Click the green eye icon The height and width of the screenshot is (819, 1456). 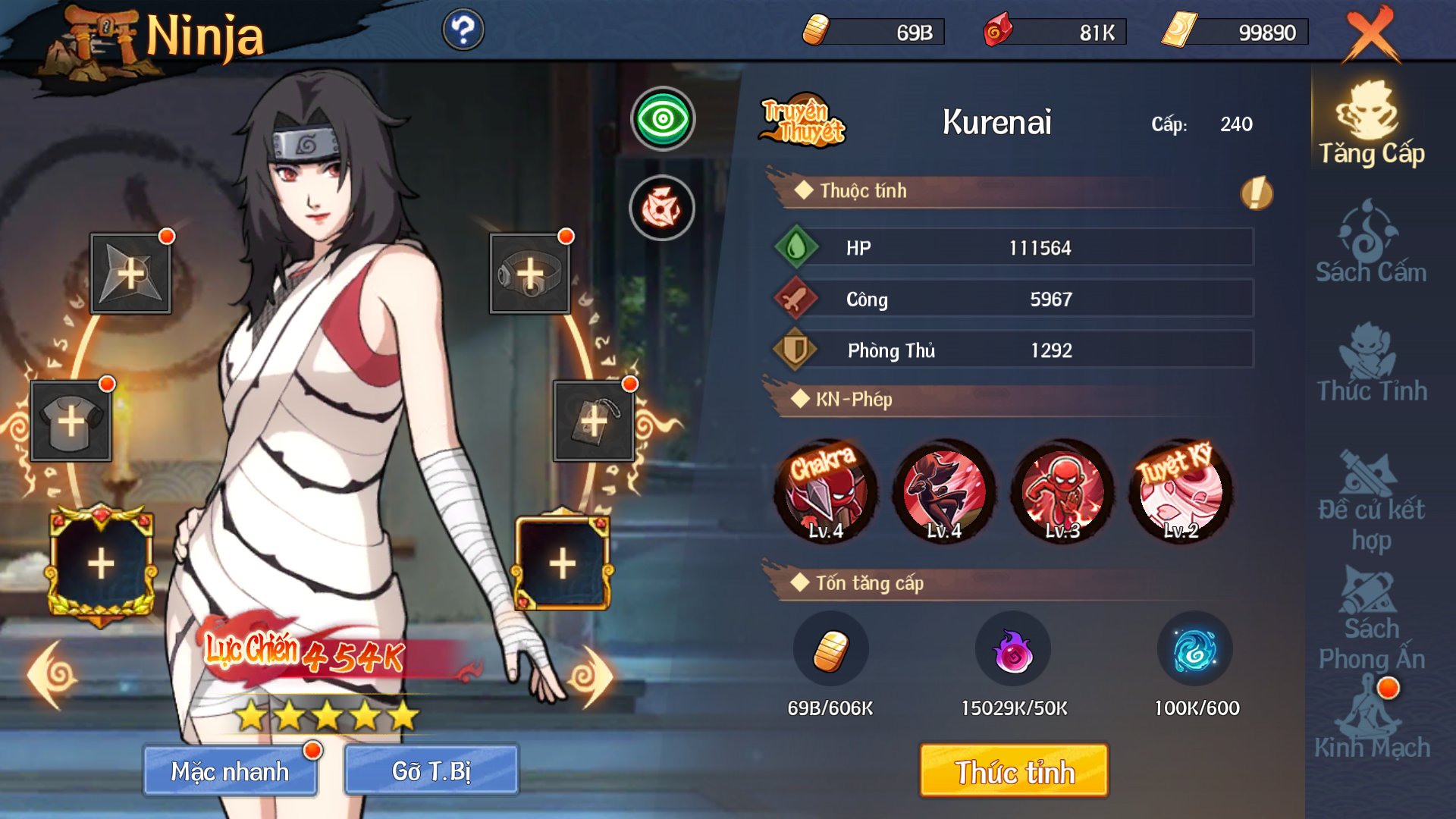click(663, 119)
